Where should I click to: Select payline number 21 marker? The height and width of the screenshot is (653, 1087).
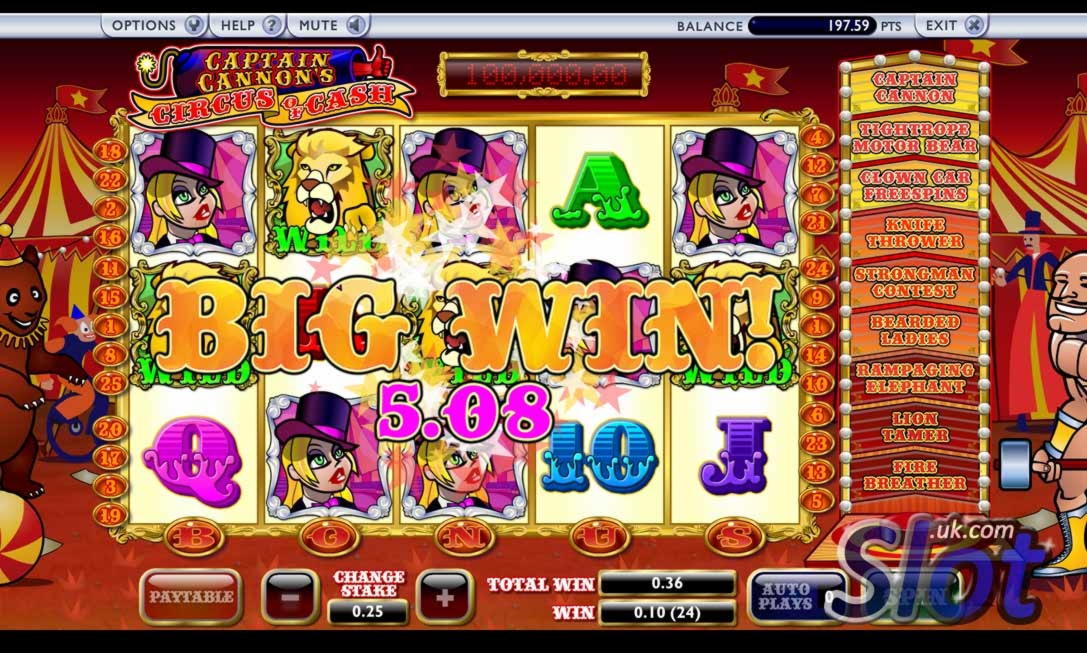click(817, 222)
